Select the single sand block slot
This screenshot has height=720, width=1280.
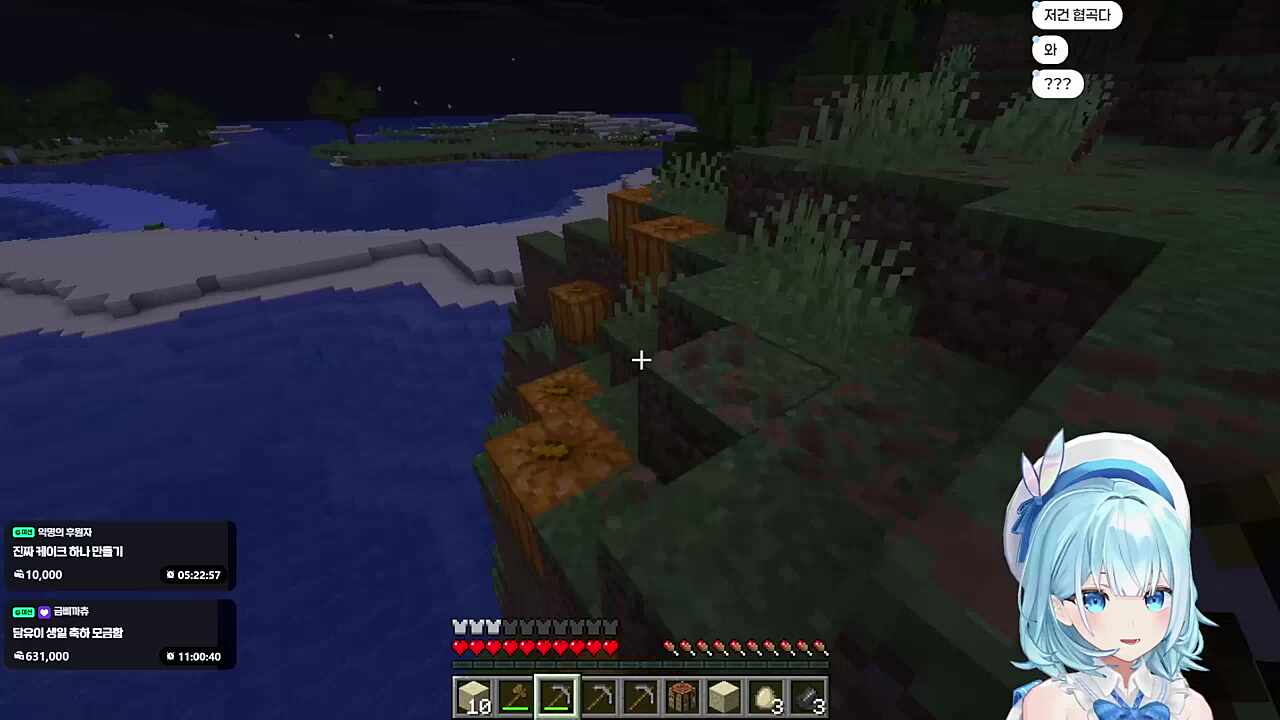click(724, 697)
